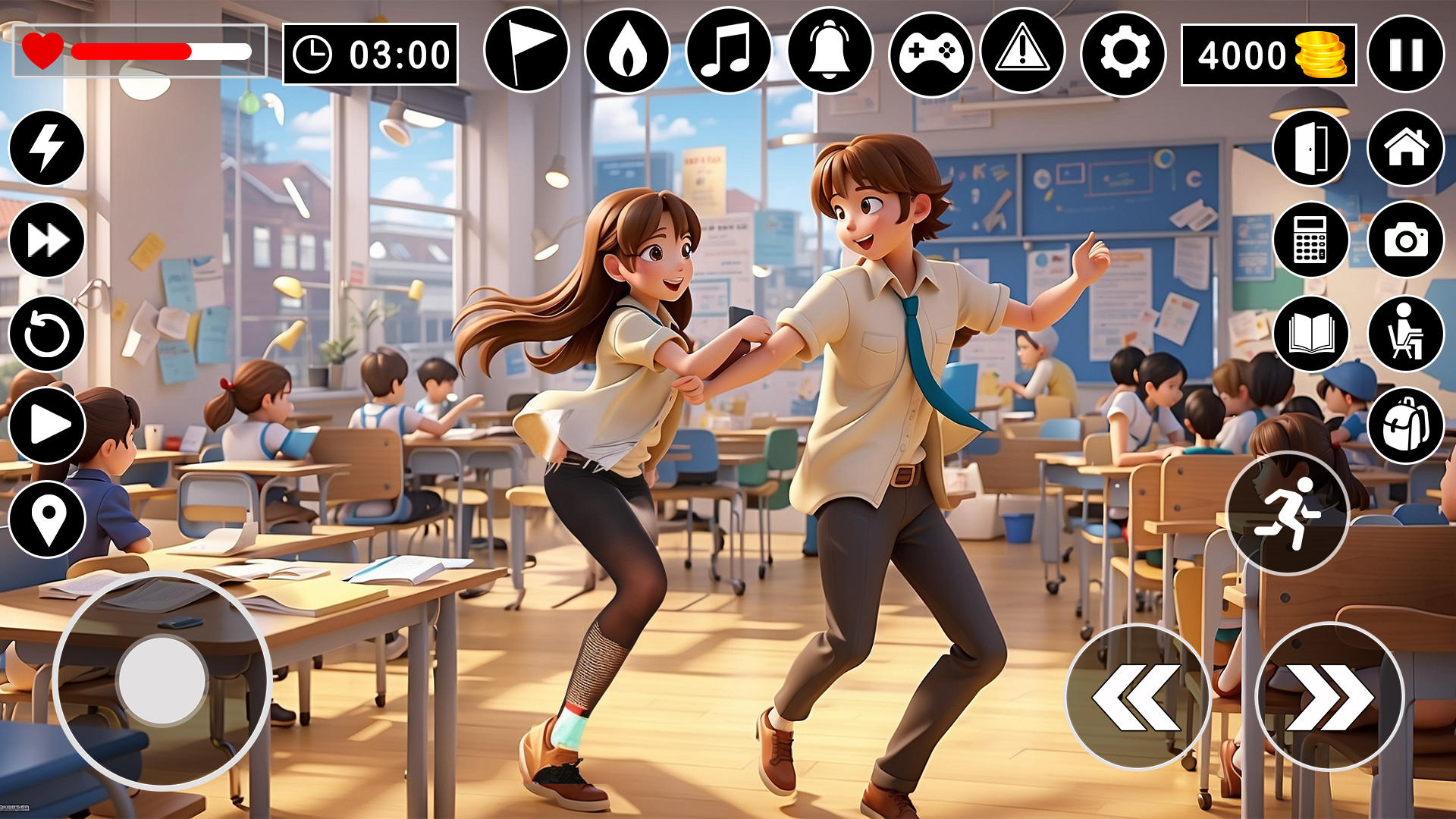Tap the fast-forward skip icon
The image size is (1456, 819).
(x=47, y=239)
